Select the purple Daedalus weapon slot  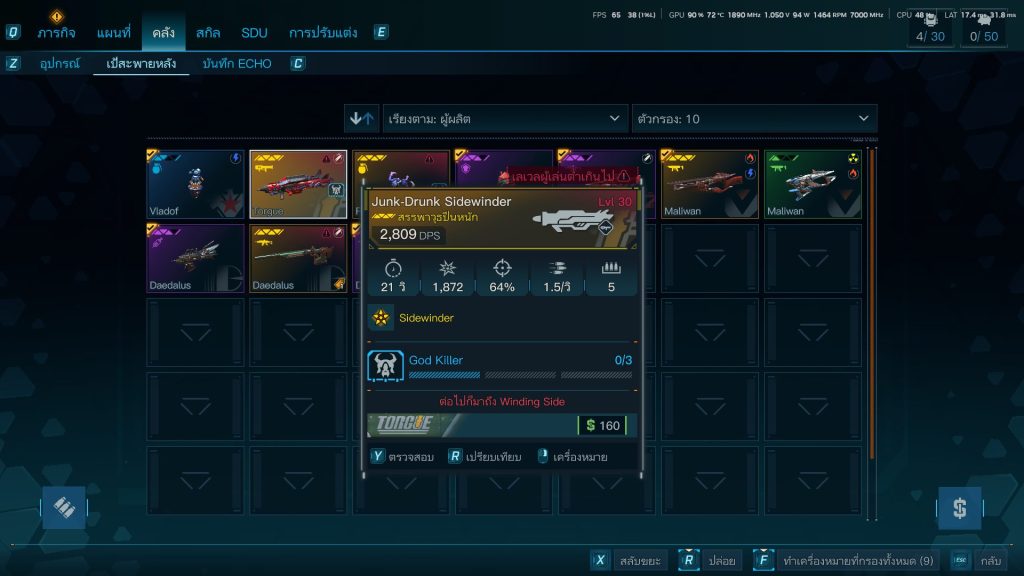click(x=196, y=258)
